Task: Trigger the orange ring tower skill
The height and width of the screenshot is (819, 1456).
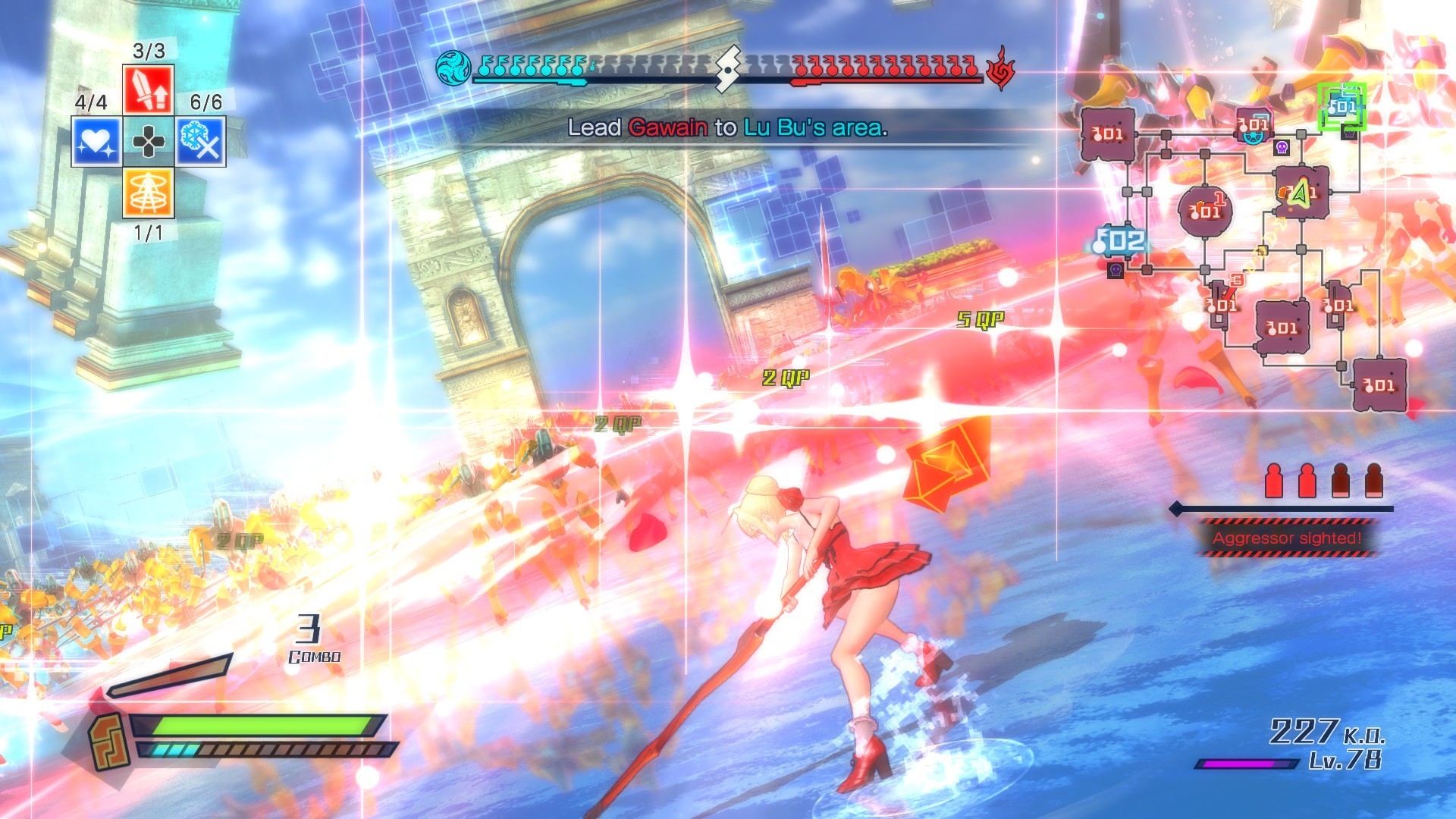Action: point(149,193)
